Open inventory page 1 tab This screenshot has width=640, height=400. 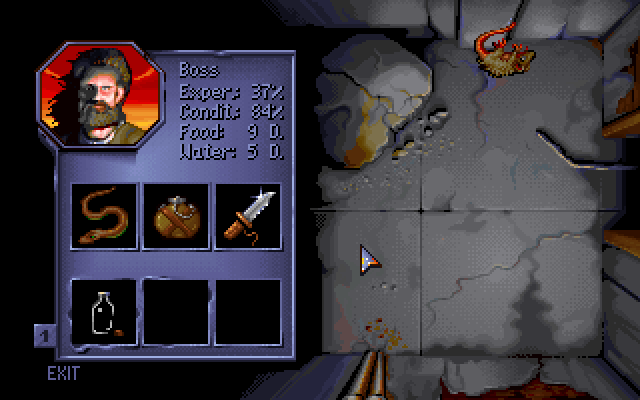click(44, 334)
